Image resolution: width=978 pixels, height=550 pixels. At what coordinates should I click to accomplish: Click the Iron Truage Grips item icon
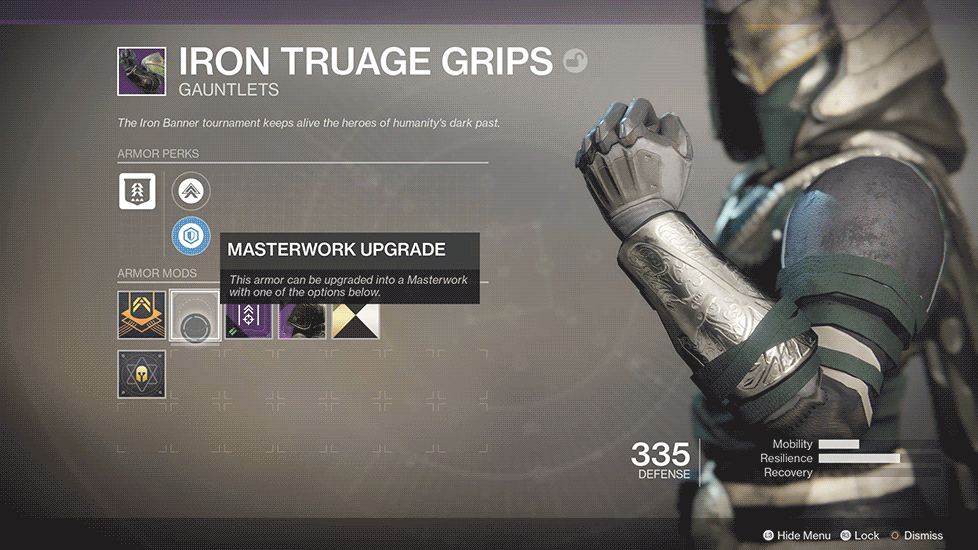pos(142,73)
